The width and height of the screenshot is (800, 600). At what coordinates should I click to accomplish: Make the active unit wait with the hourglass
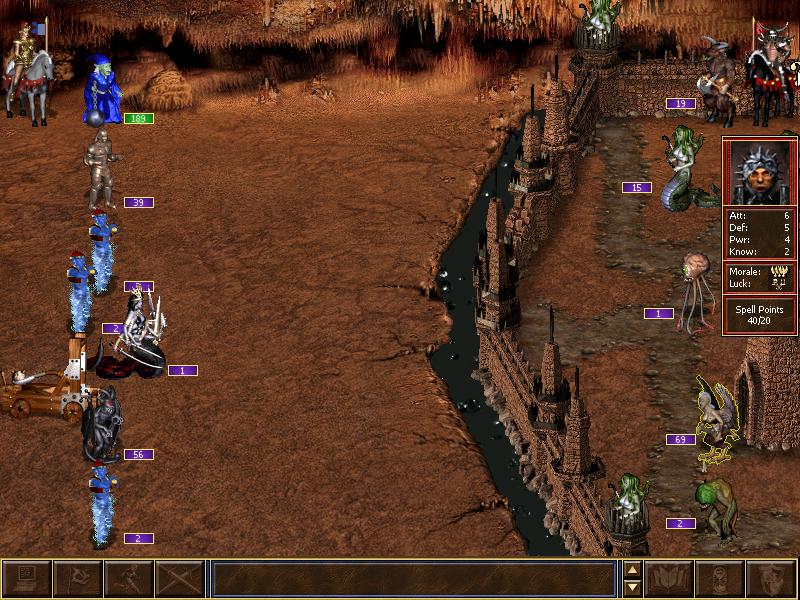720,579
